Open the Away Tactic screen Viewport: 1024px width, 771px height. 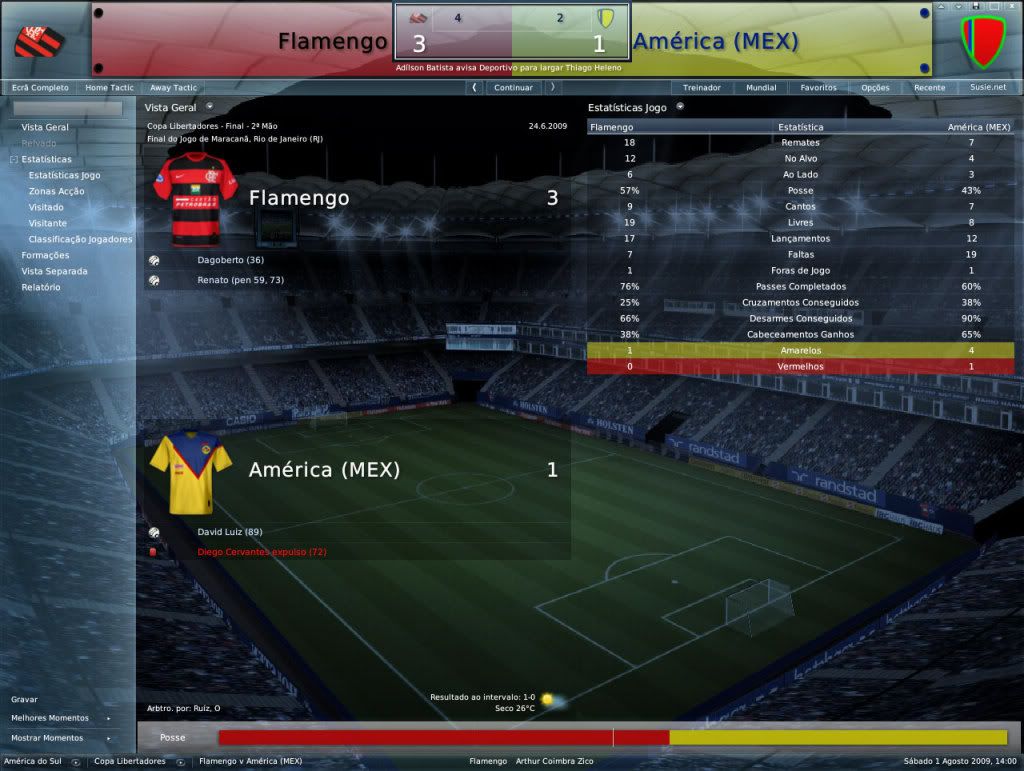(x=174, y=88)
